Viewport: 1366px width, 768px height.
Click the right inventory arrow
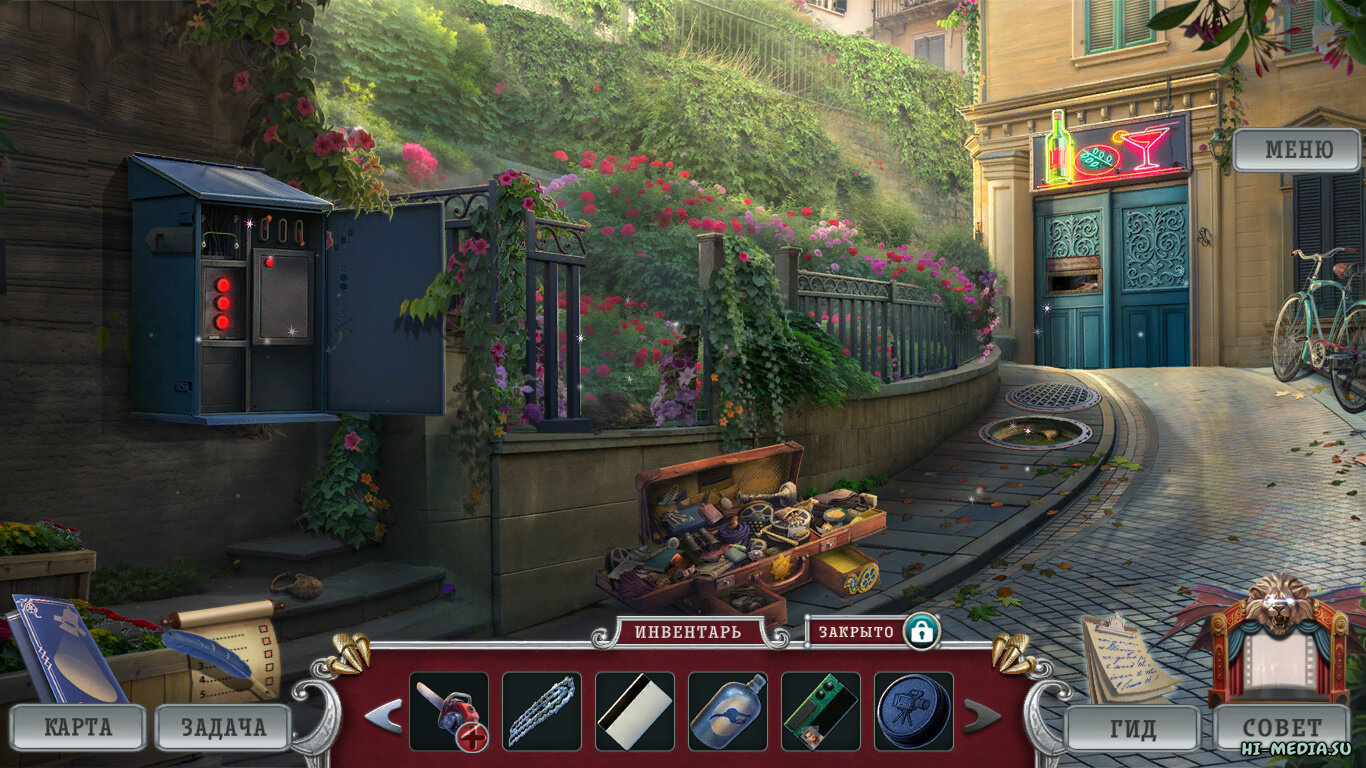point(982,715)
